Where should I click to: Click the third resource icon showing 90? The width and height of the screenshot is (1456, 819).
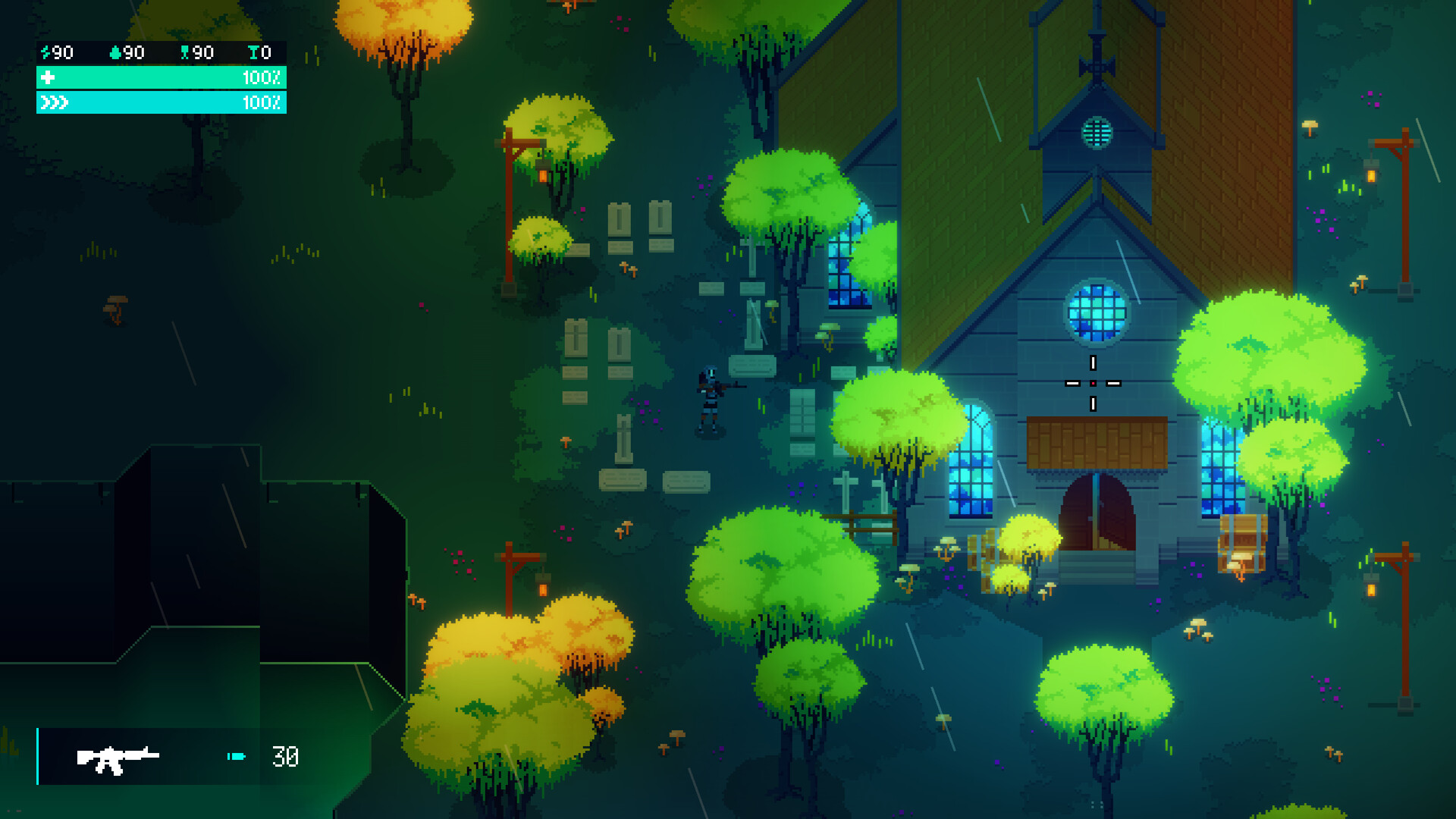click(x=185, y=53)
